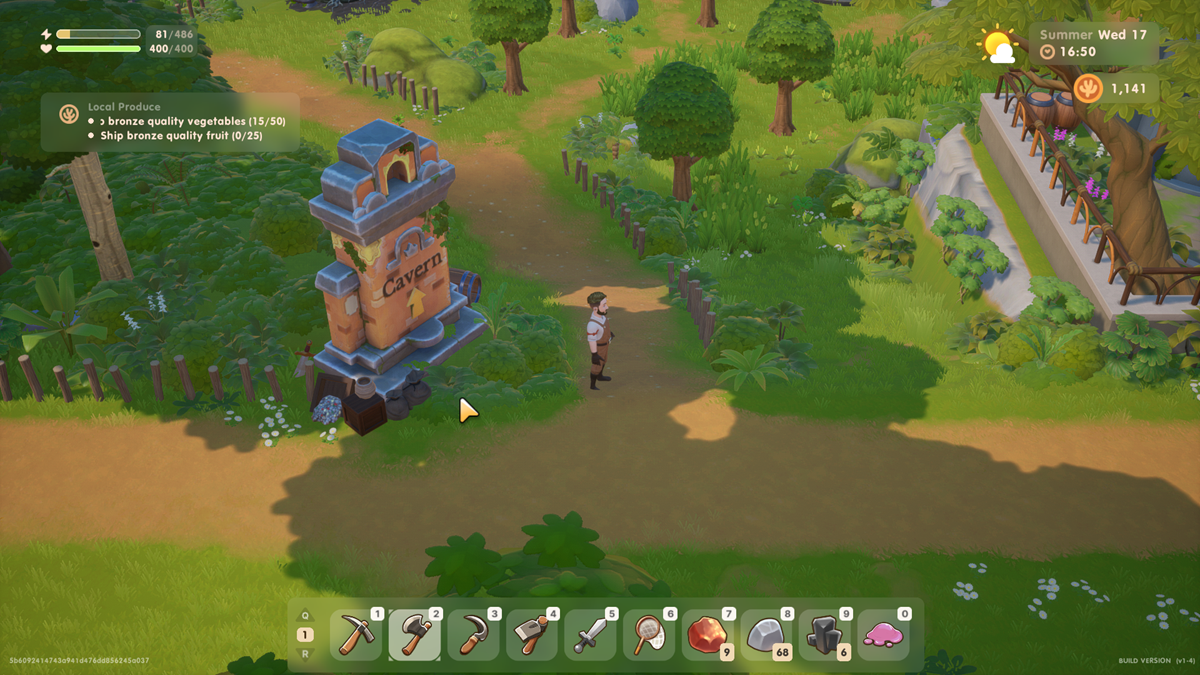Select the bug net slot
1200x675 pixels.
(x=649, y=635)
